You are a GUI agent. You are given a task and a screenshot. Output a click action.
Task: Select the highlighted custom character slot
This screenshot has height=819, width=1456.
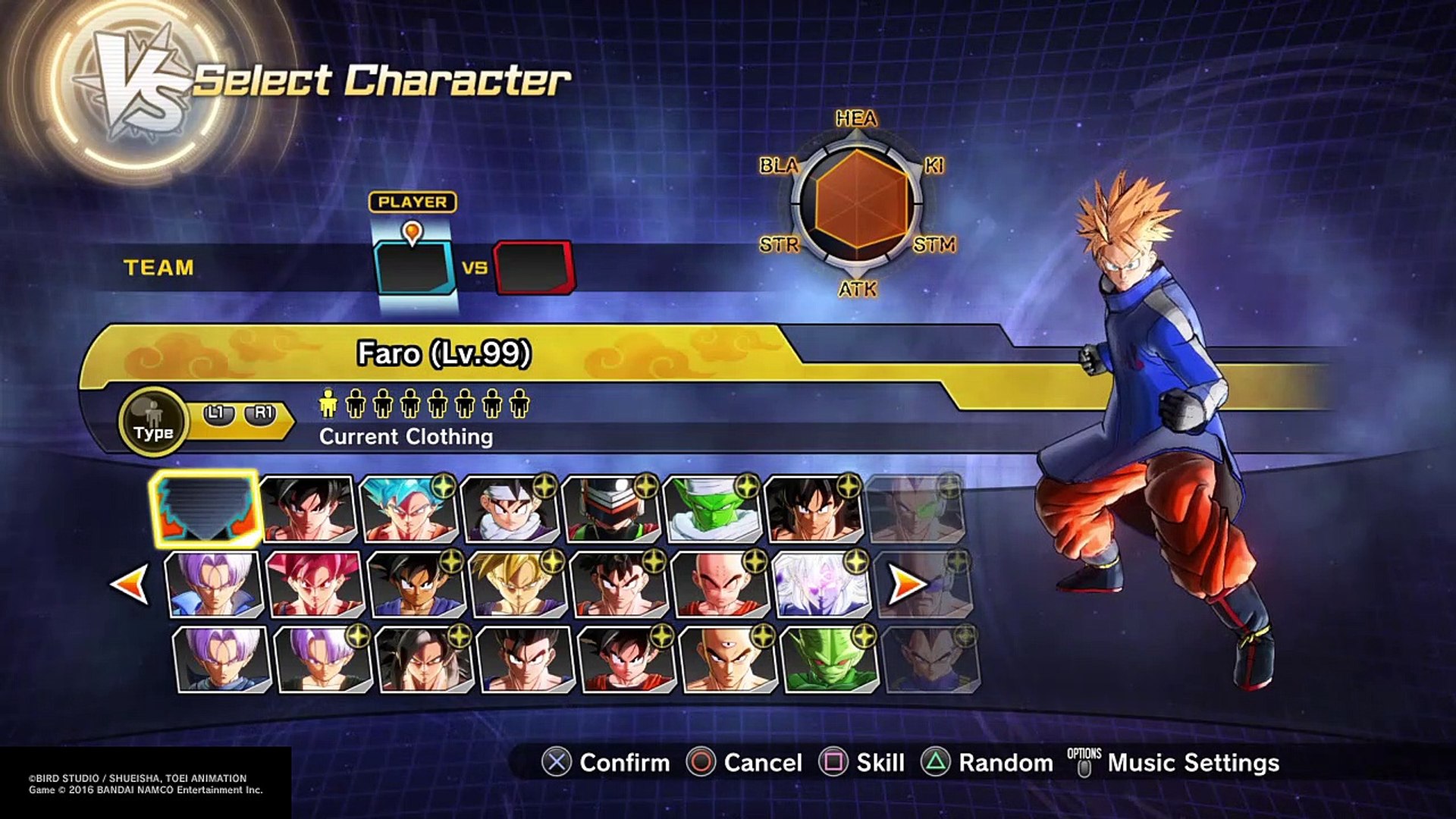[x=206, y=507]
